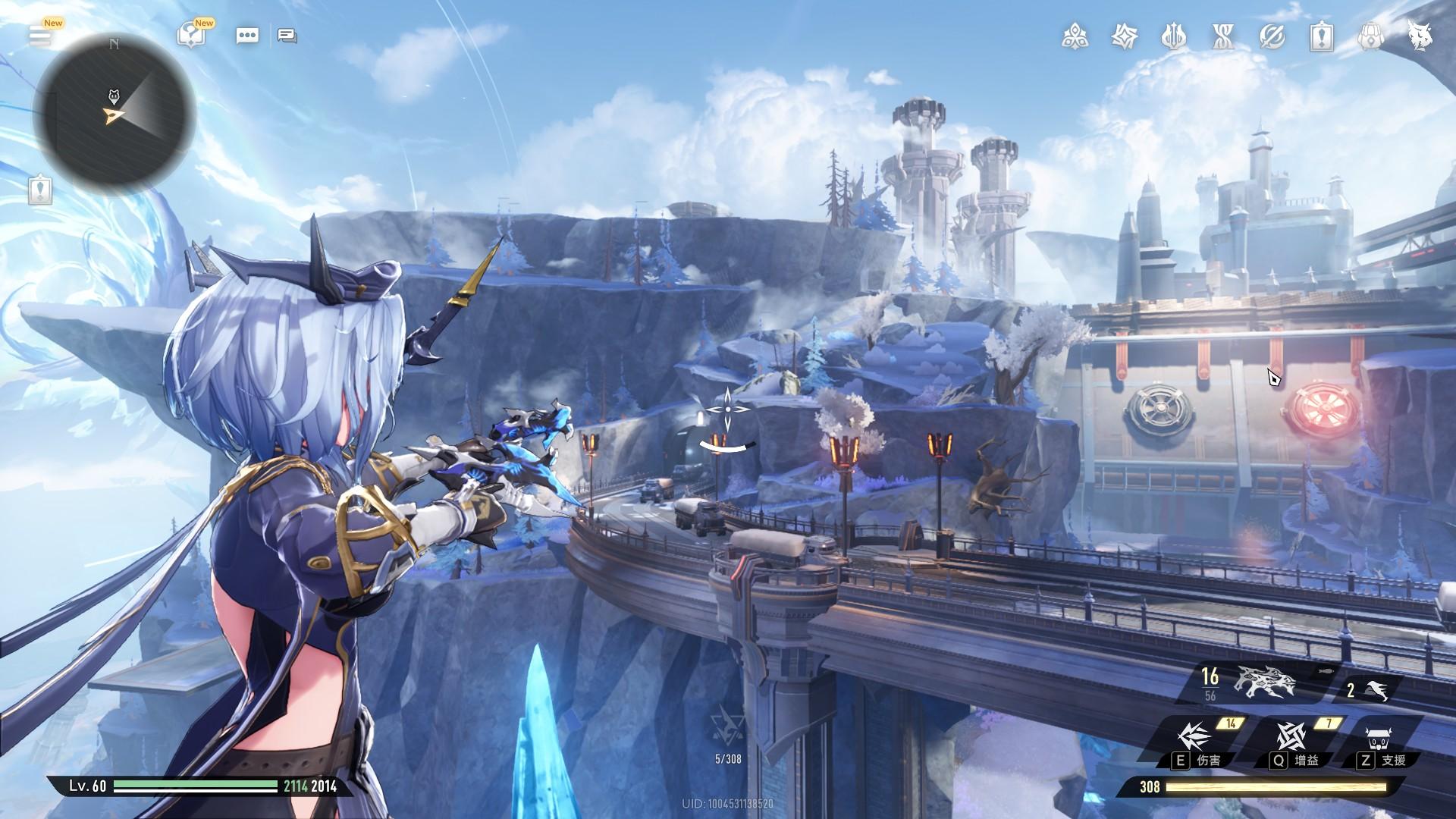Open the exclamation card icon in top bar
This screenshot has height=819, width=1456.
(x=1322, y=36)
